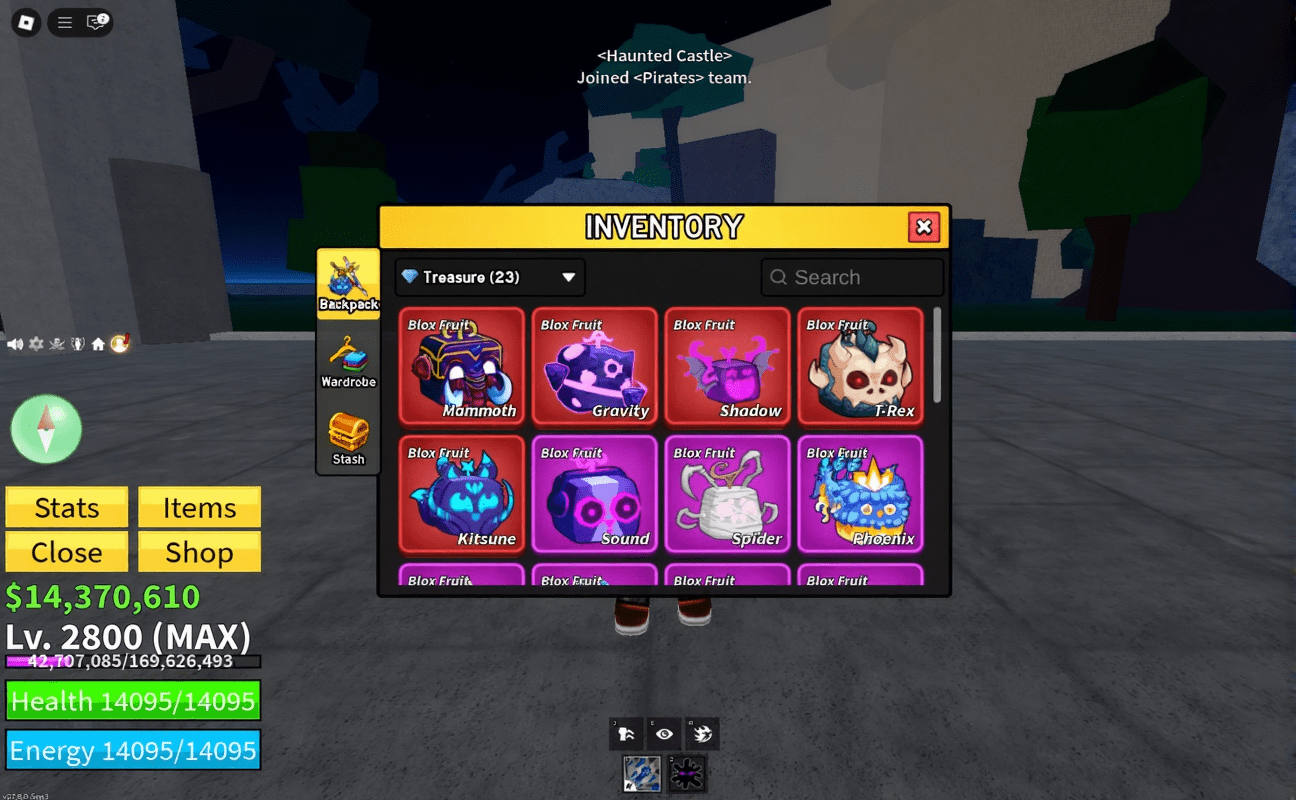Image resolution: width=1296 pixels, height=800 pixels.
Task: Open the Stash tab
Action: [348, 438]
